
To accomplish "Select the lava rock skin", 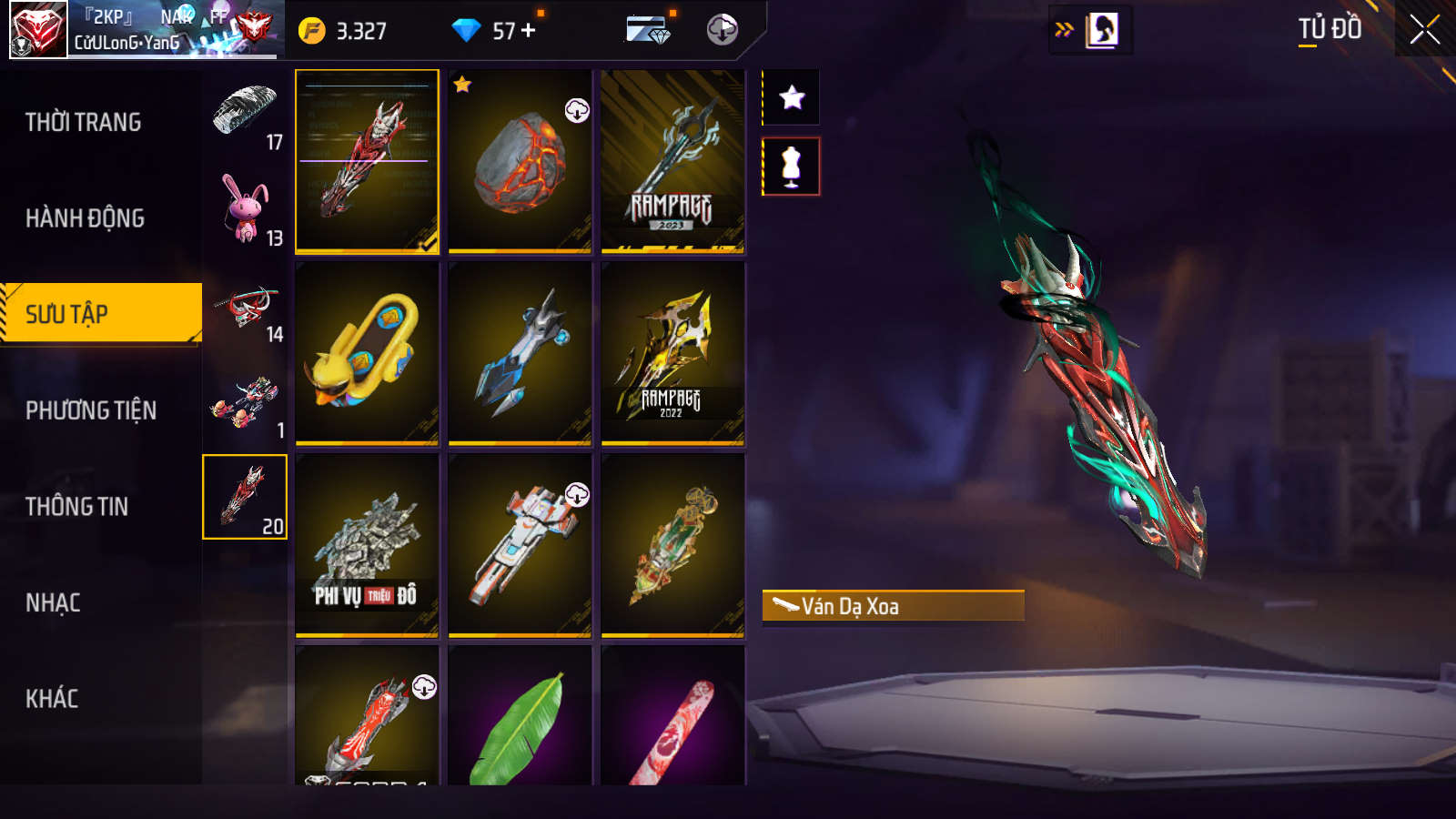I will pyautogui.click(x=520, y=161).
